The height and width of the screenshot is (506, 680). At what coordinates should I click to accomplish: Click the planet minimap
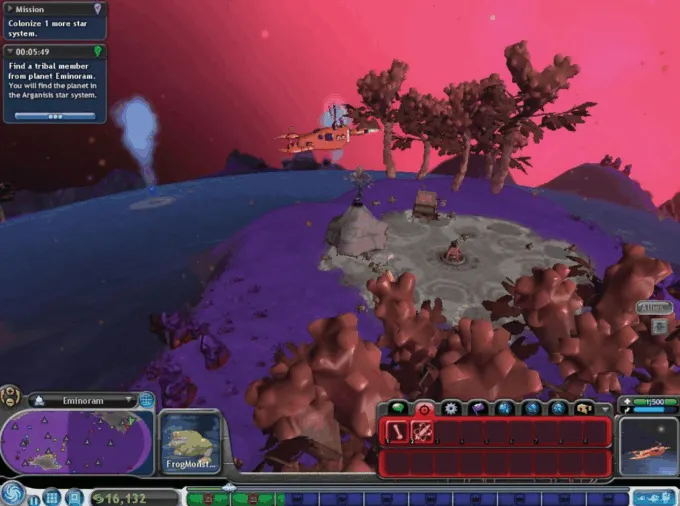76,441
